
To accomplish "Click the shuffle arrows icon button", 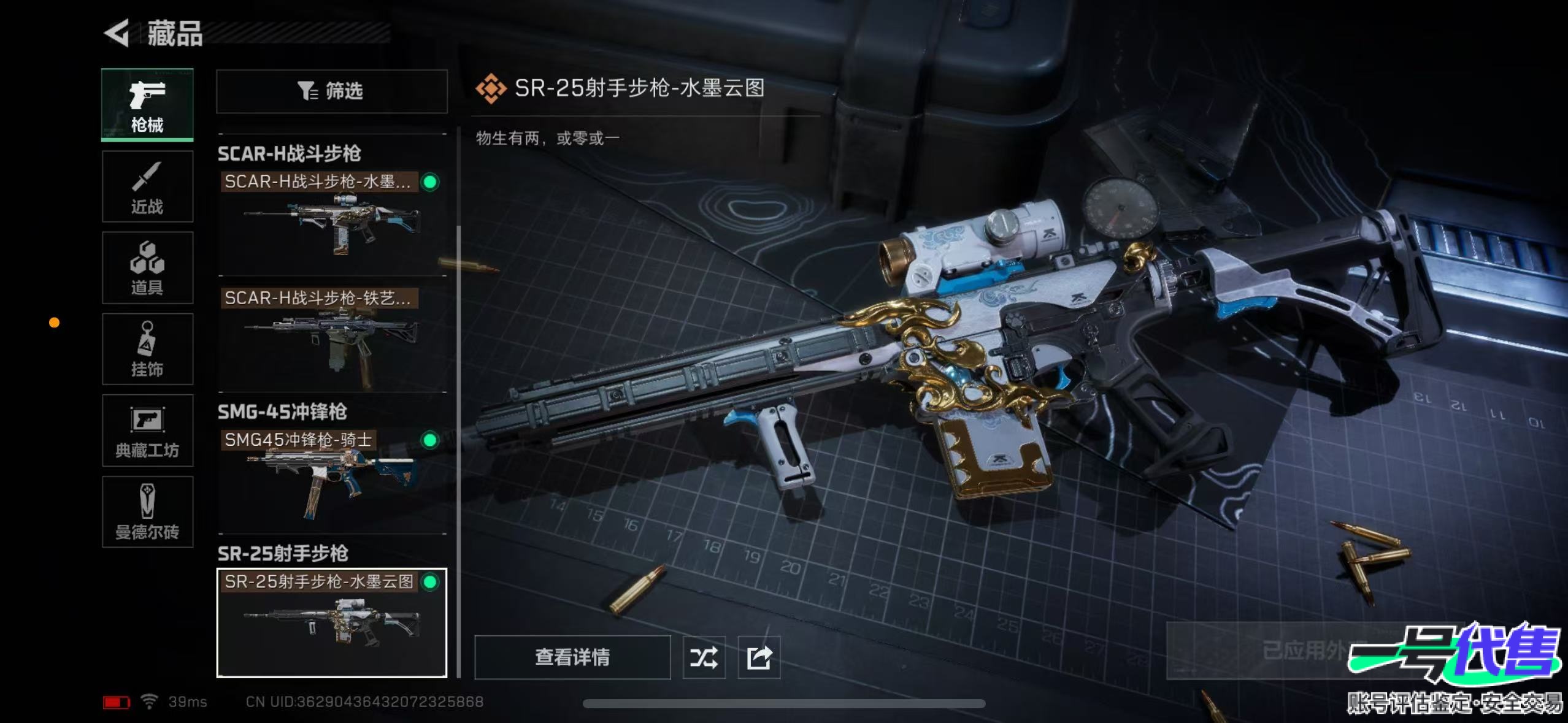I will pos(704,658).
